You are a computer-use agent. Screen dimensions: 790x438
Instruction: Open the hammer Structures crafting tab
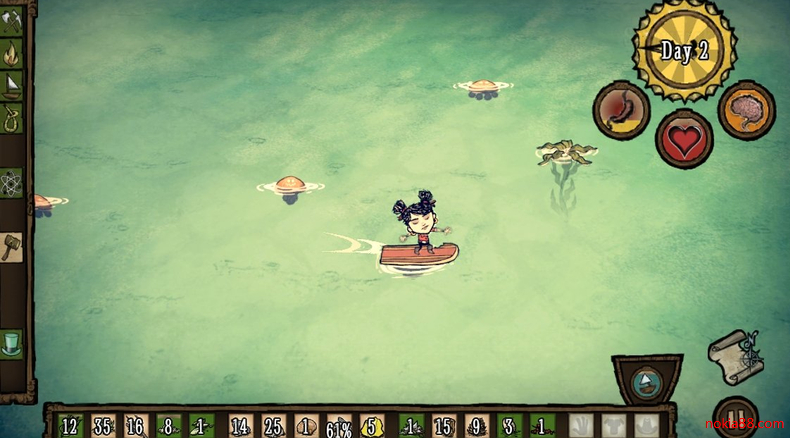click(11, 246)
